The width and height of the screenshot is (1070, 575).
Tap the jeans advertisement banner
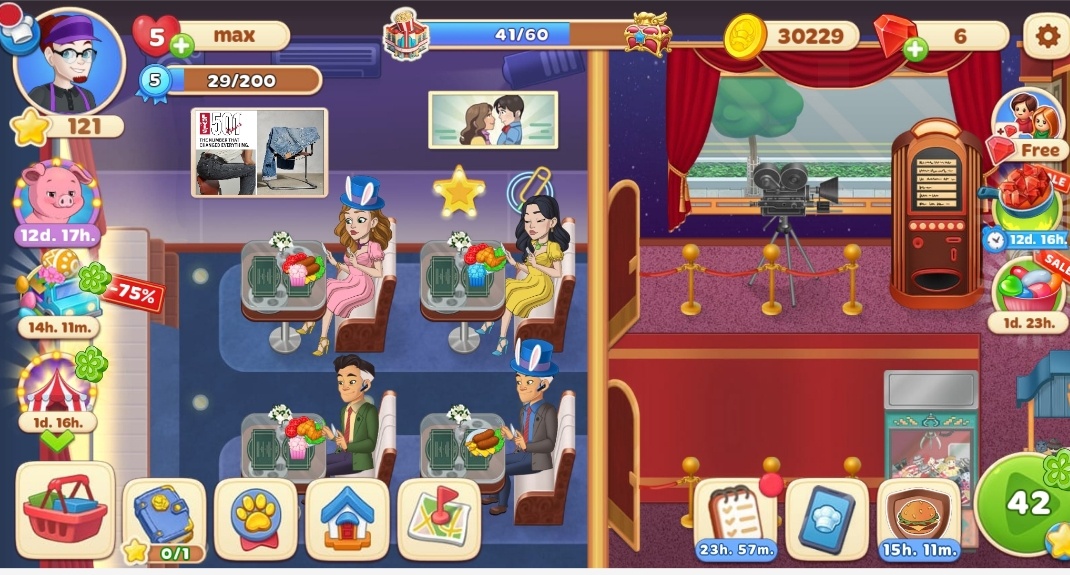pos(259,152)
